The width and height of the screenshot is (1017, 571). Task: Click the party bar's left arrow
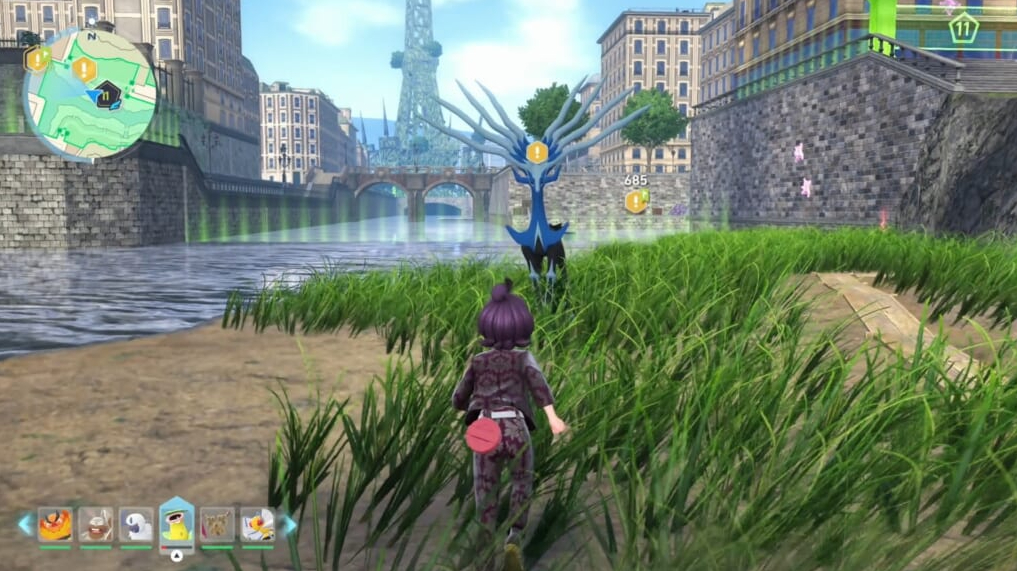pos(24,524)
